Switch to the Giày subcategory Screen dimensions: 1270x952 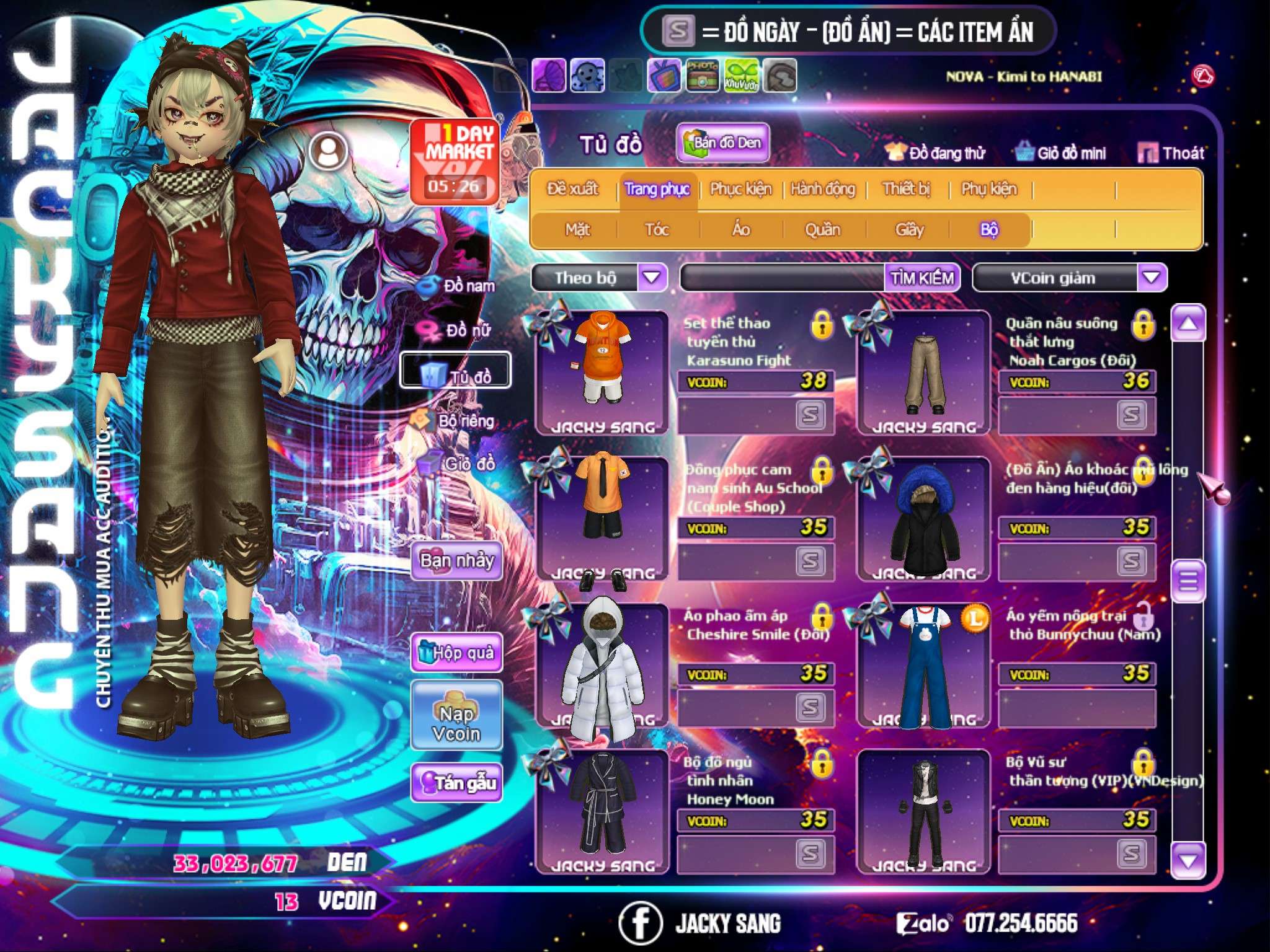909,230
